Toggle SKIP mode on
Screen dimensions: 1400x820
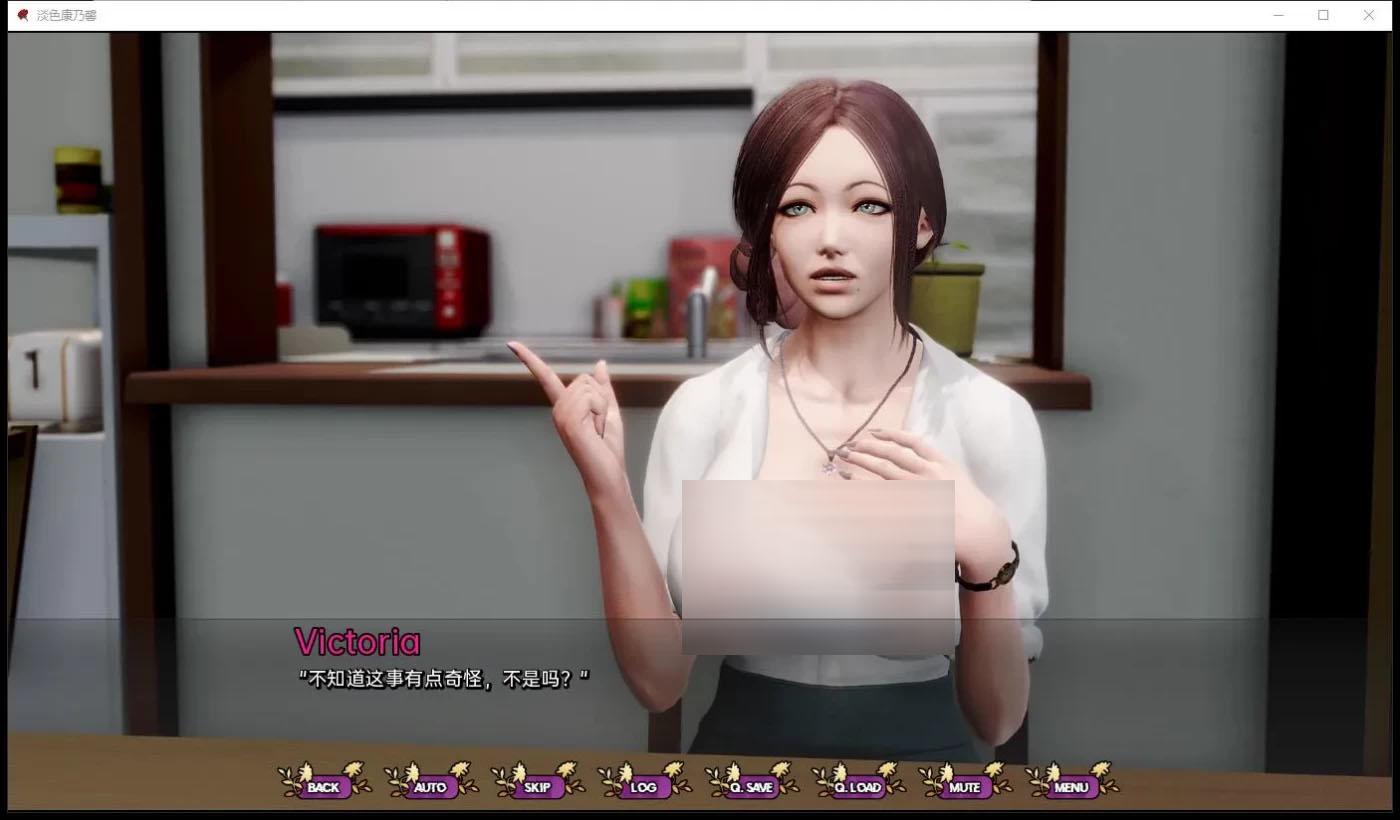pos(536,788)
